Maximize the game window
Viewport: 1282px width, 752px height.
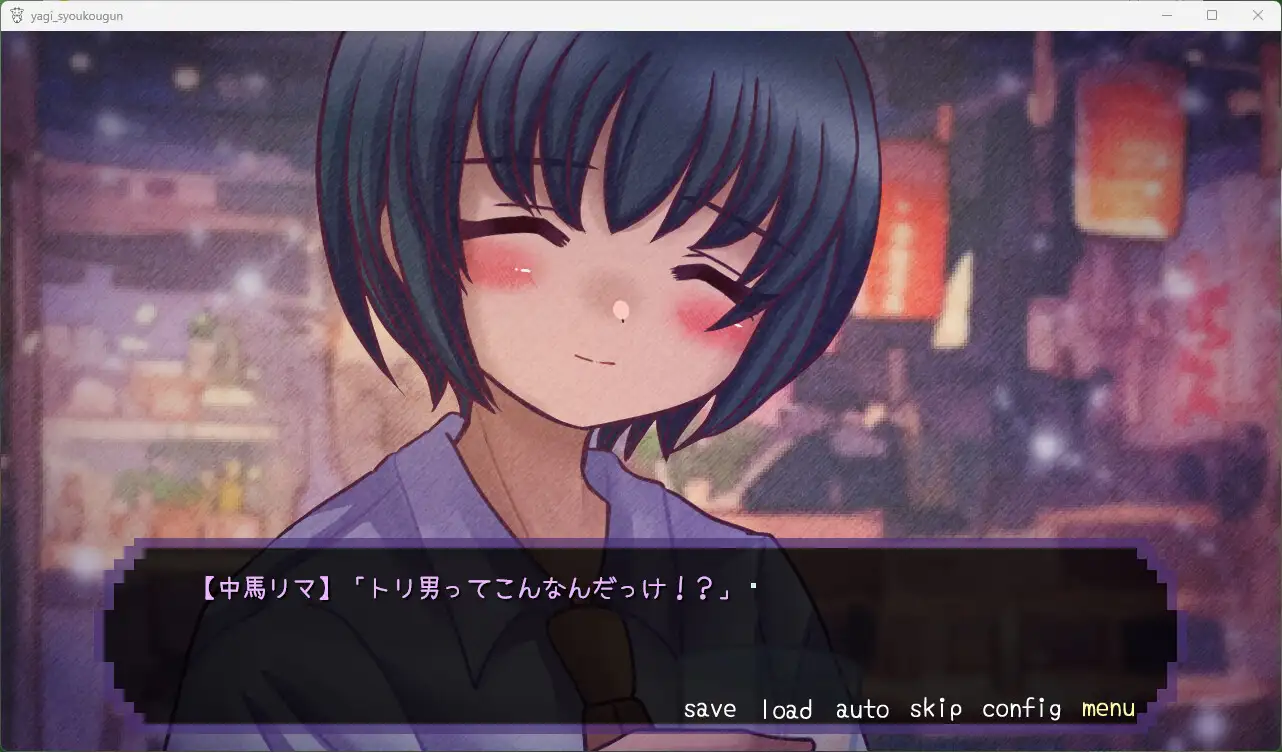(x=1211, y=15)
